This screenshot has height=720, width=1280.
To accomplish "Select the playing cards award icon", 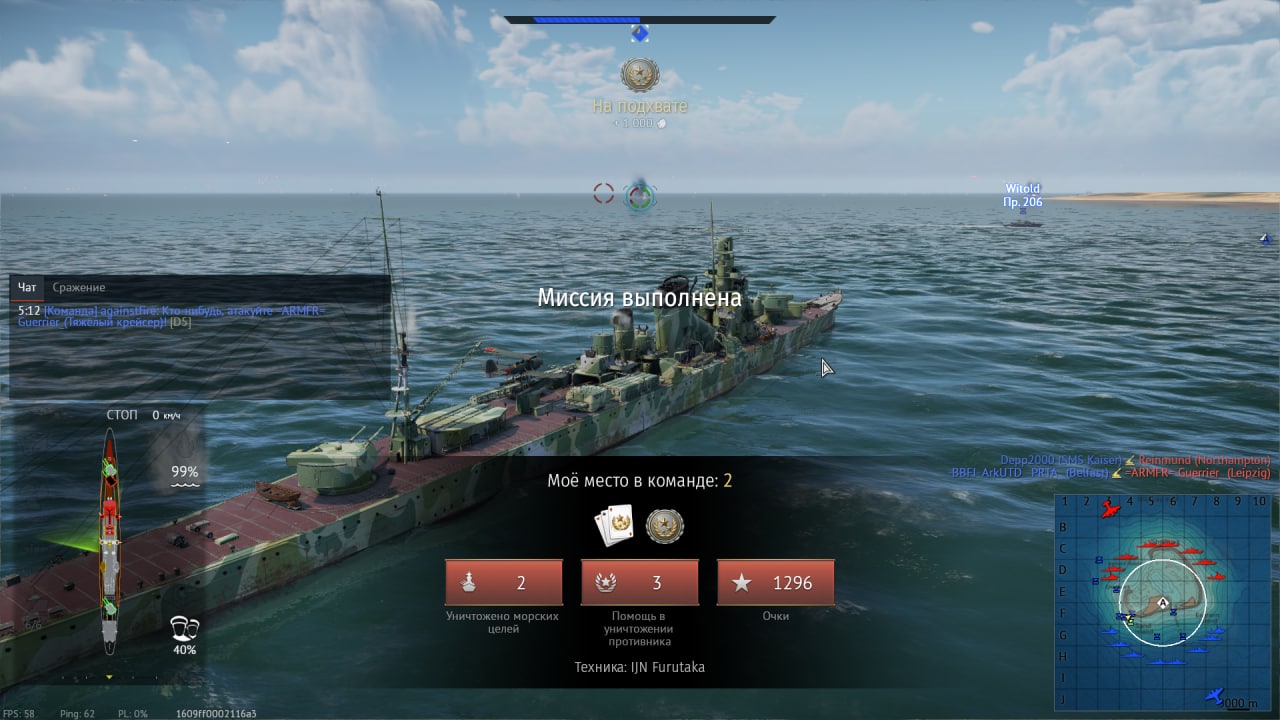I will click(614, 526).
